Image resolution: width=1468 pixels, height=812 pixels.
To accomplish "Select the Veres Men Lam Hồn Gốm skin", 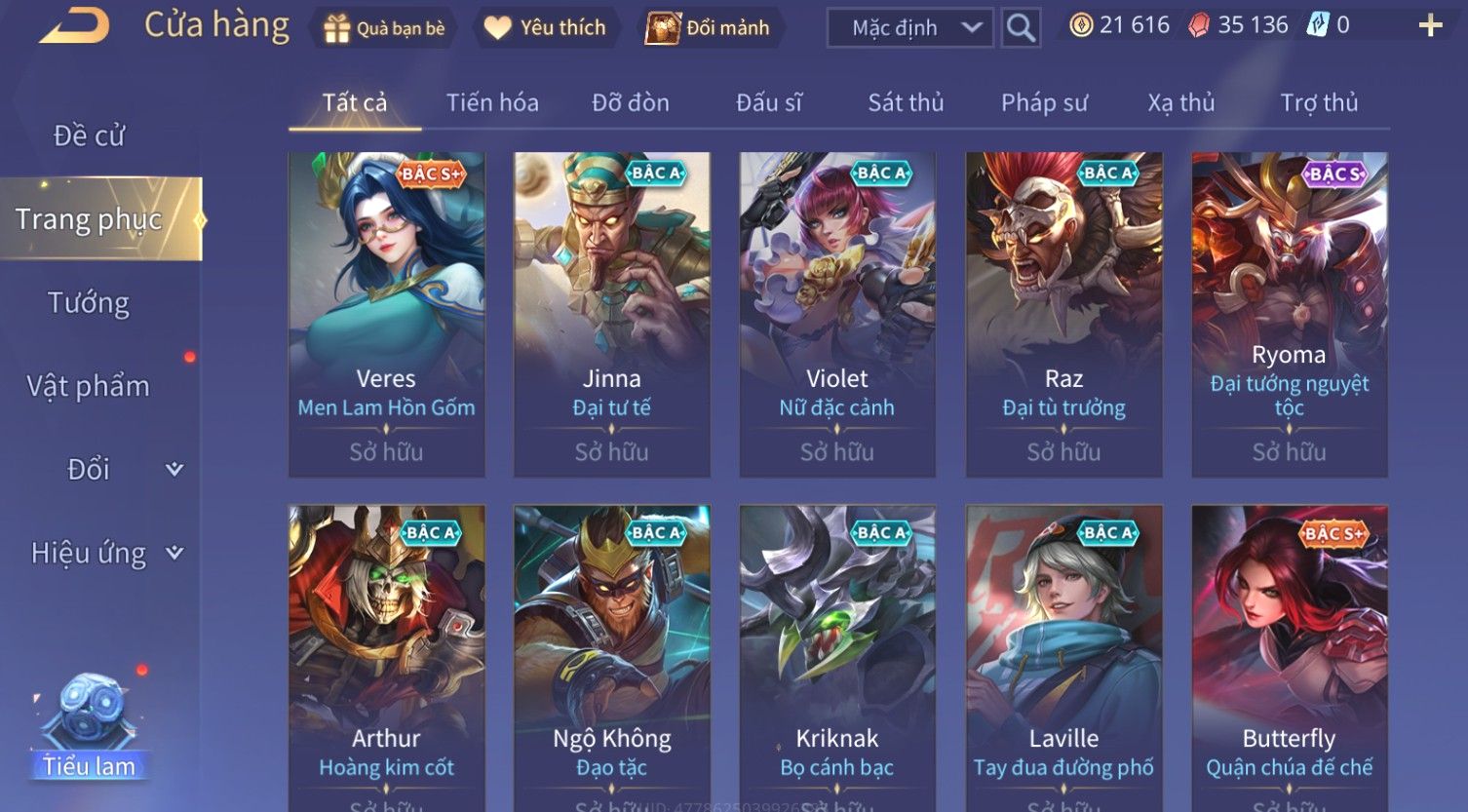I will (387, 314).
